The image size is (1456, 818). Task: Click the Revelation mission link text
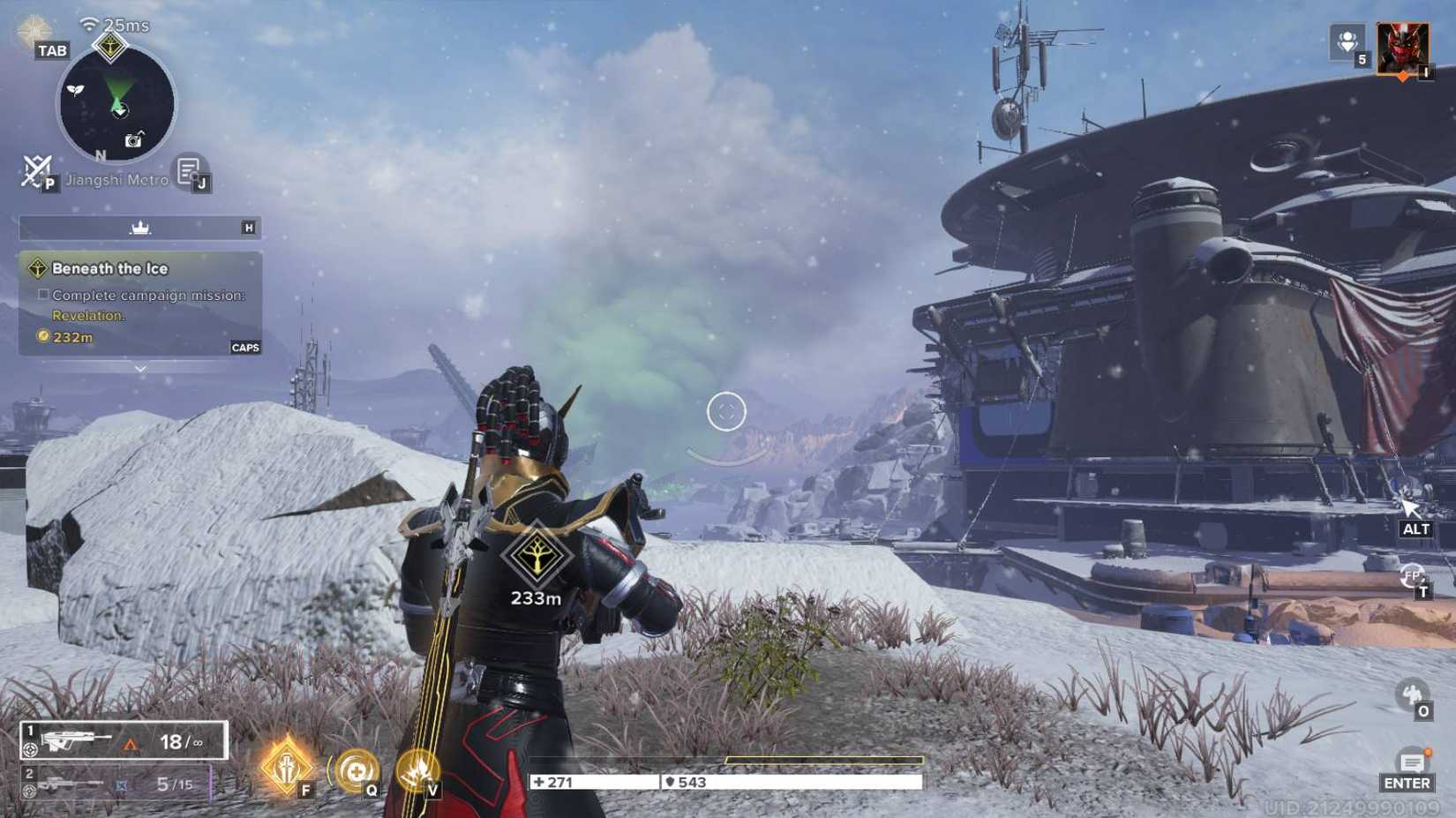click(x=89, y=315)
